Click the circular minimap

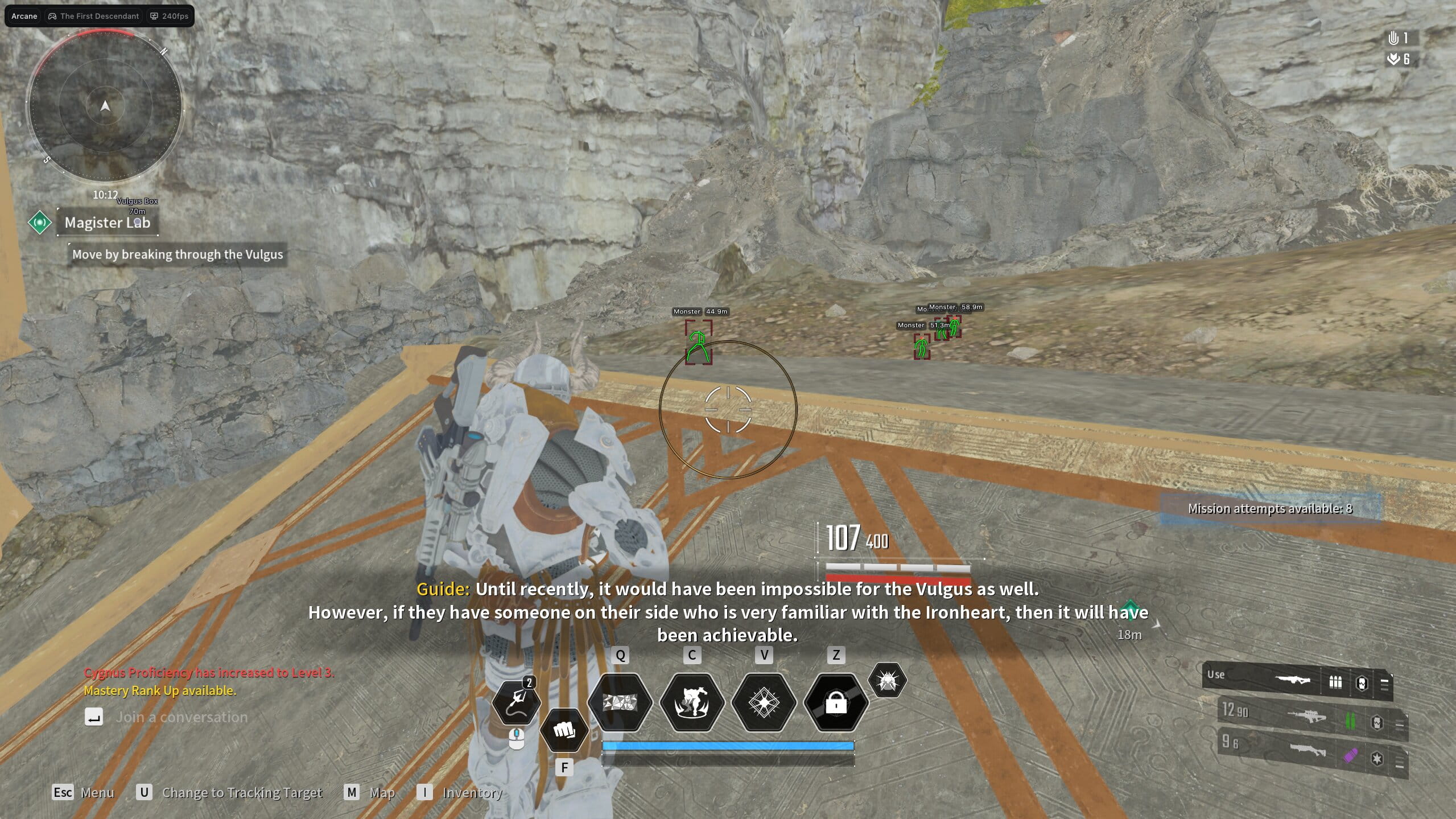105,106
